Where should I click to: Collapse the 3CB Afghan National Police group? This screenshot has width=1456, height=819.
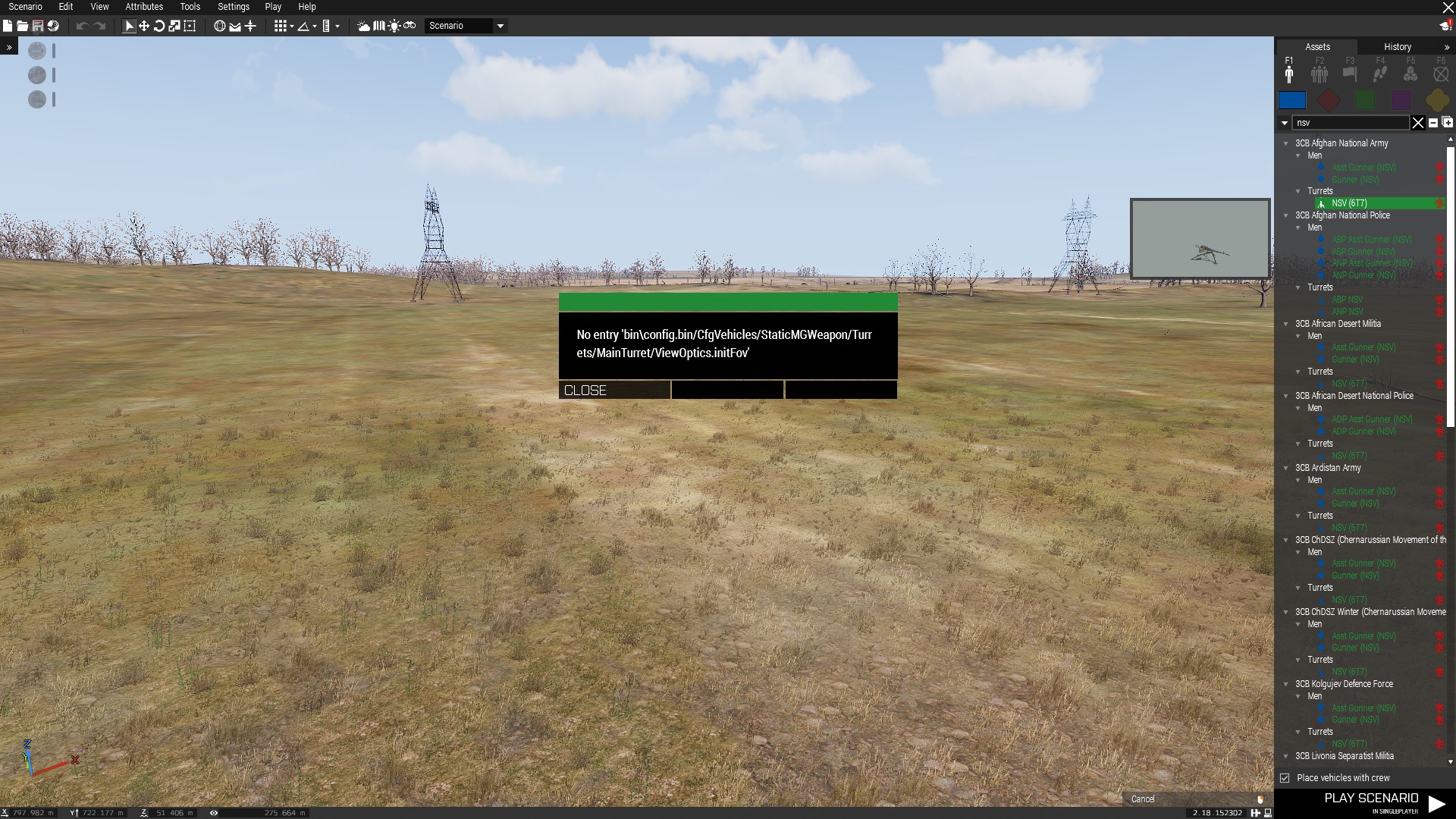pos(1286,215)
